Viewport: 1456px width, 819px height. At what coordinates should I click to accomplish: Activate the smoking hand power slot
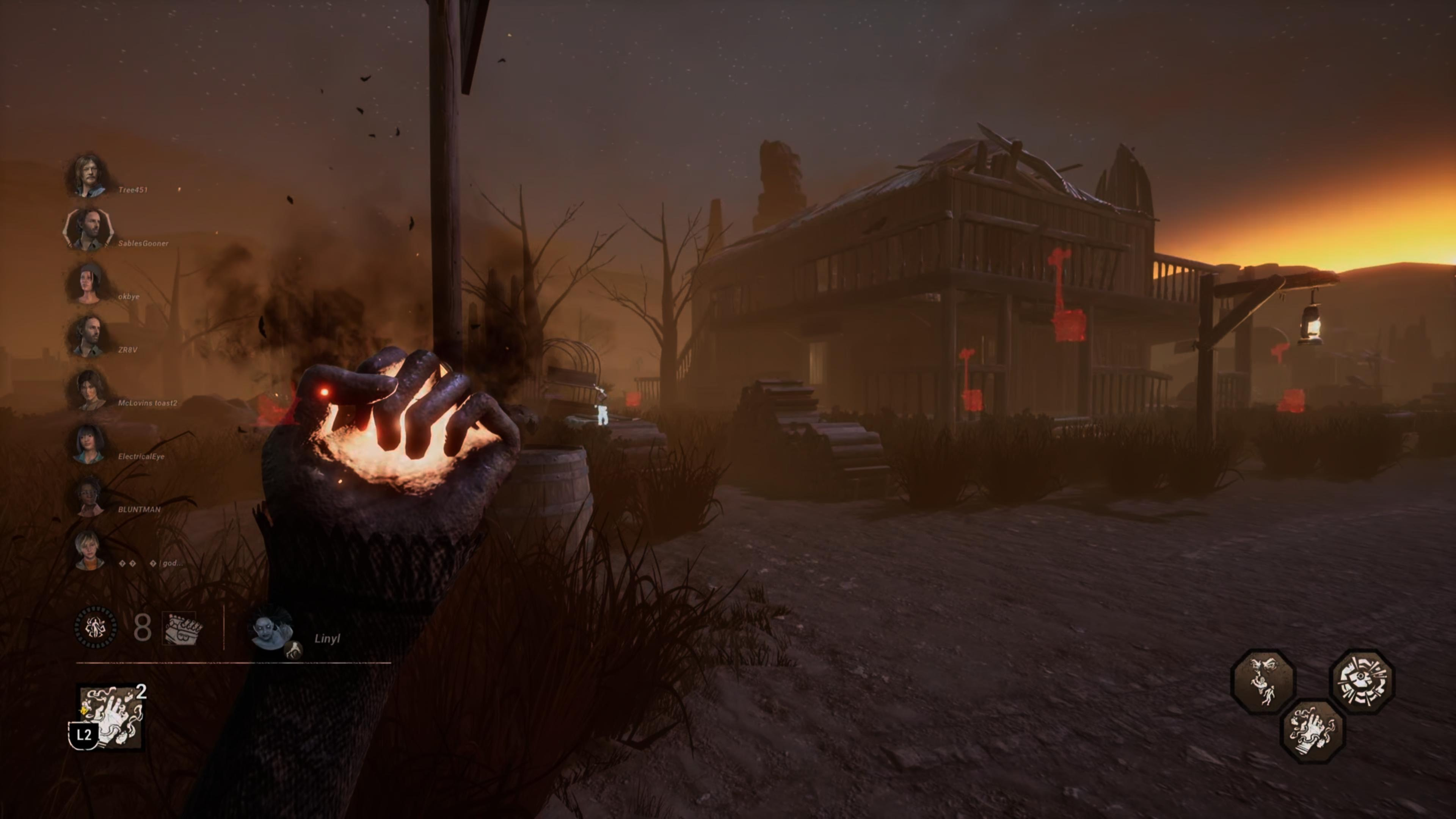[x=111, y=717]
